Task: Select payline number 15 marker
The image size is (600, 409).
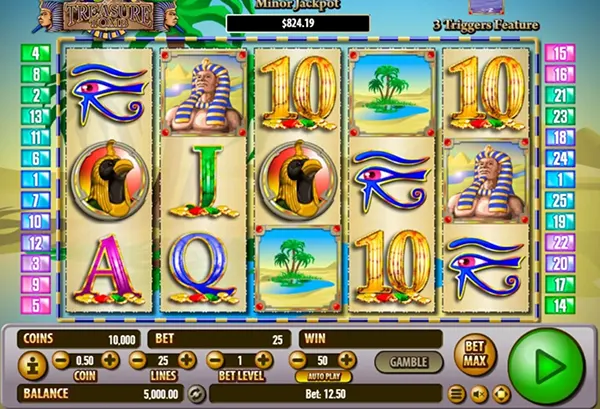Action: 560,53
